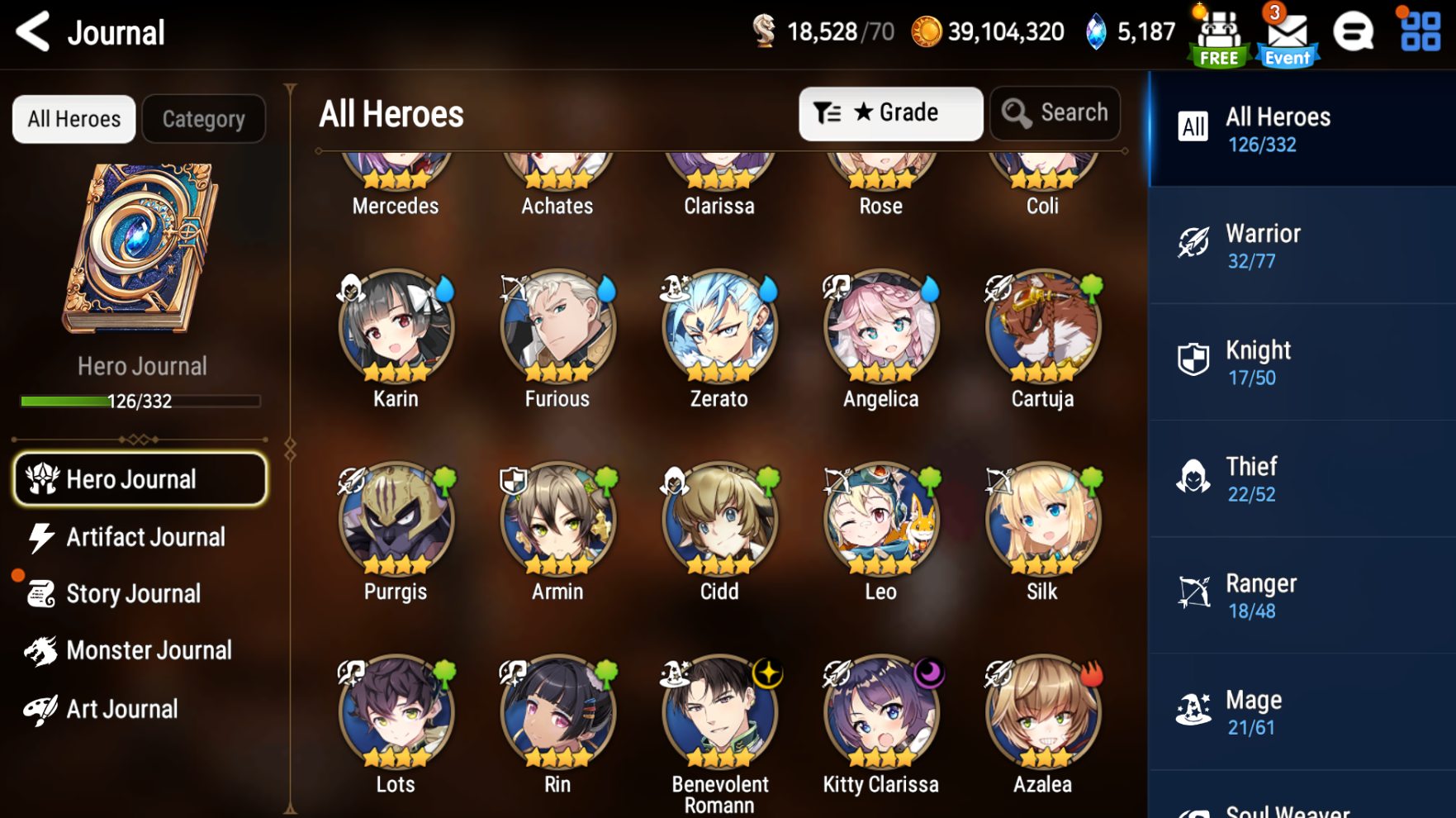Open the Grade sorting dropdown
The image size is (1456, 818).
890,113
